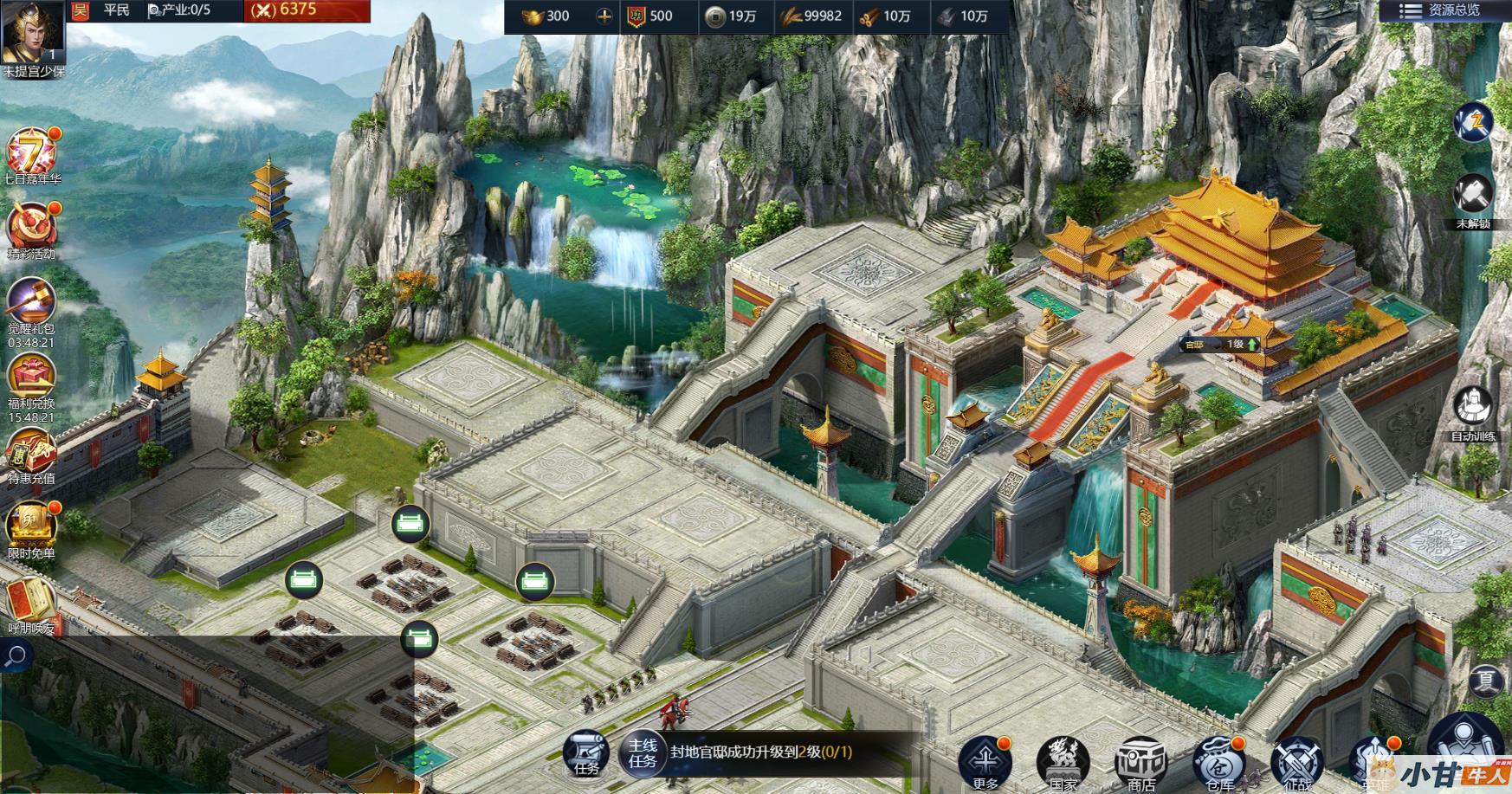Open the 任务 quest scroll button
Viewport: 1512px width, 794px height.
[x=586, y=751]
